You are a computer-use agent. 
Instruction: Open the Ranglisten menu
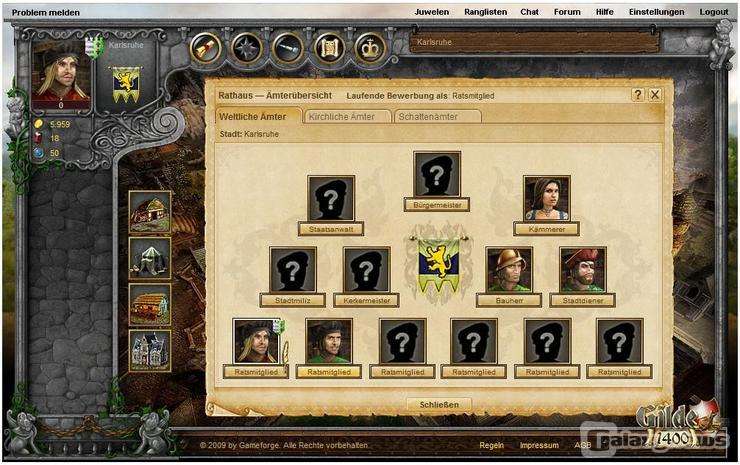[485, 12]
